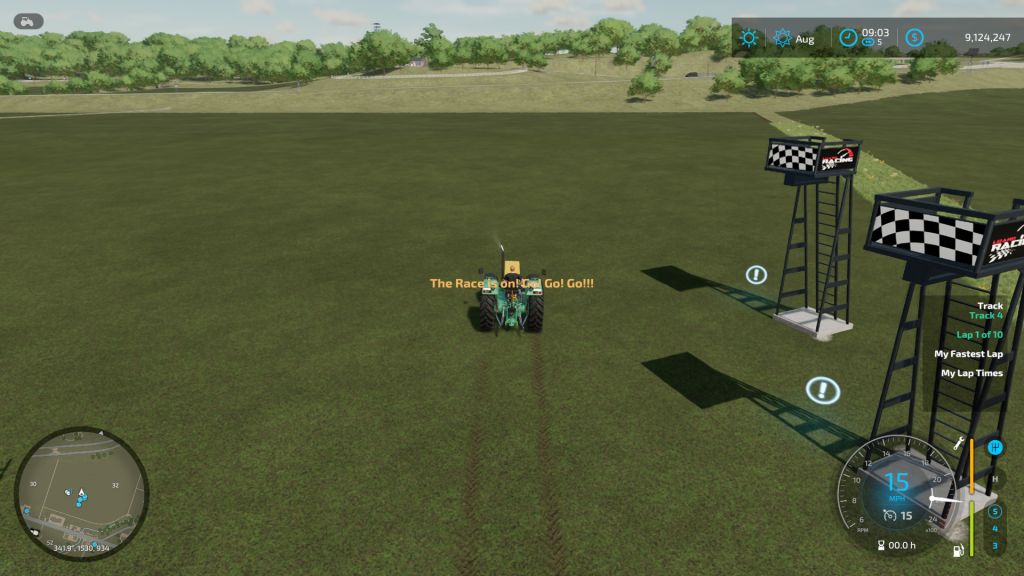Image resolution: width=1024 pixels, height=576 pixels.
Task: Open the money dollar icon
Action: pyautogui.click(x=914, y=38)
